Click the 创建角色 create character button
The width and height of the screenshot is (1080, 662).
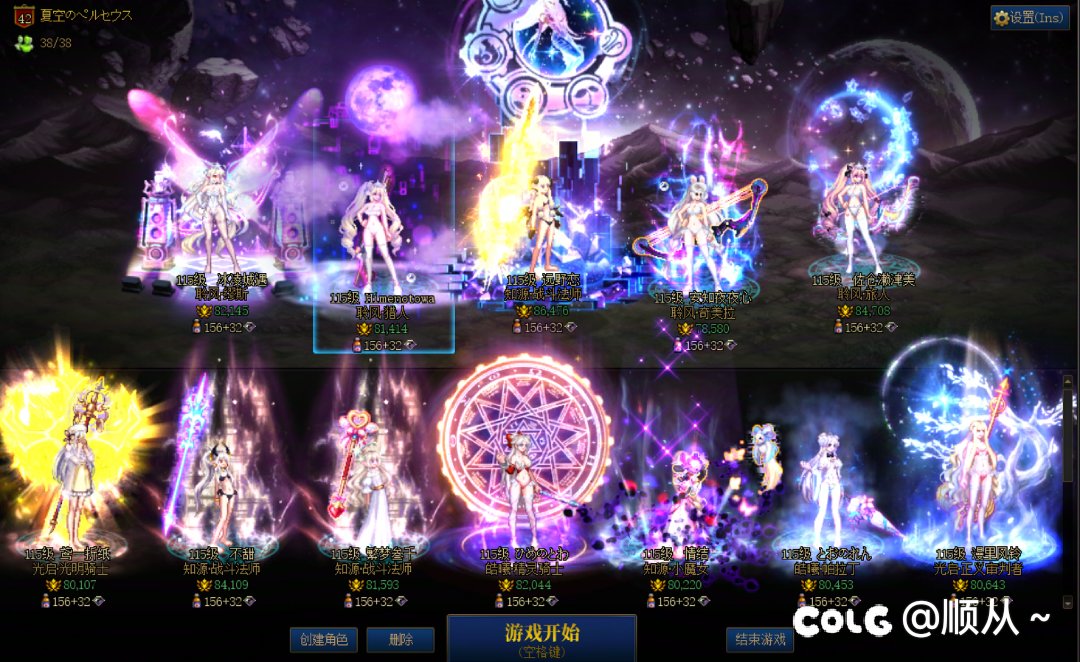(x=323, y=640)
